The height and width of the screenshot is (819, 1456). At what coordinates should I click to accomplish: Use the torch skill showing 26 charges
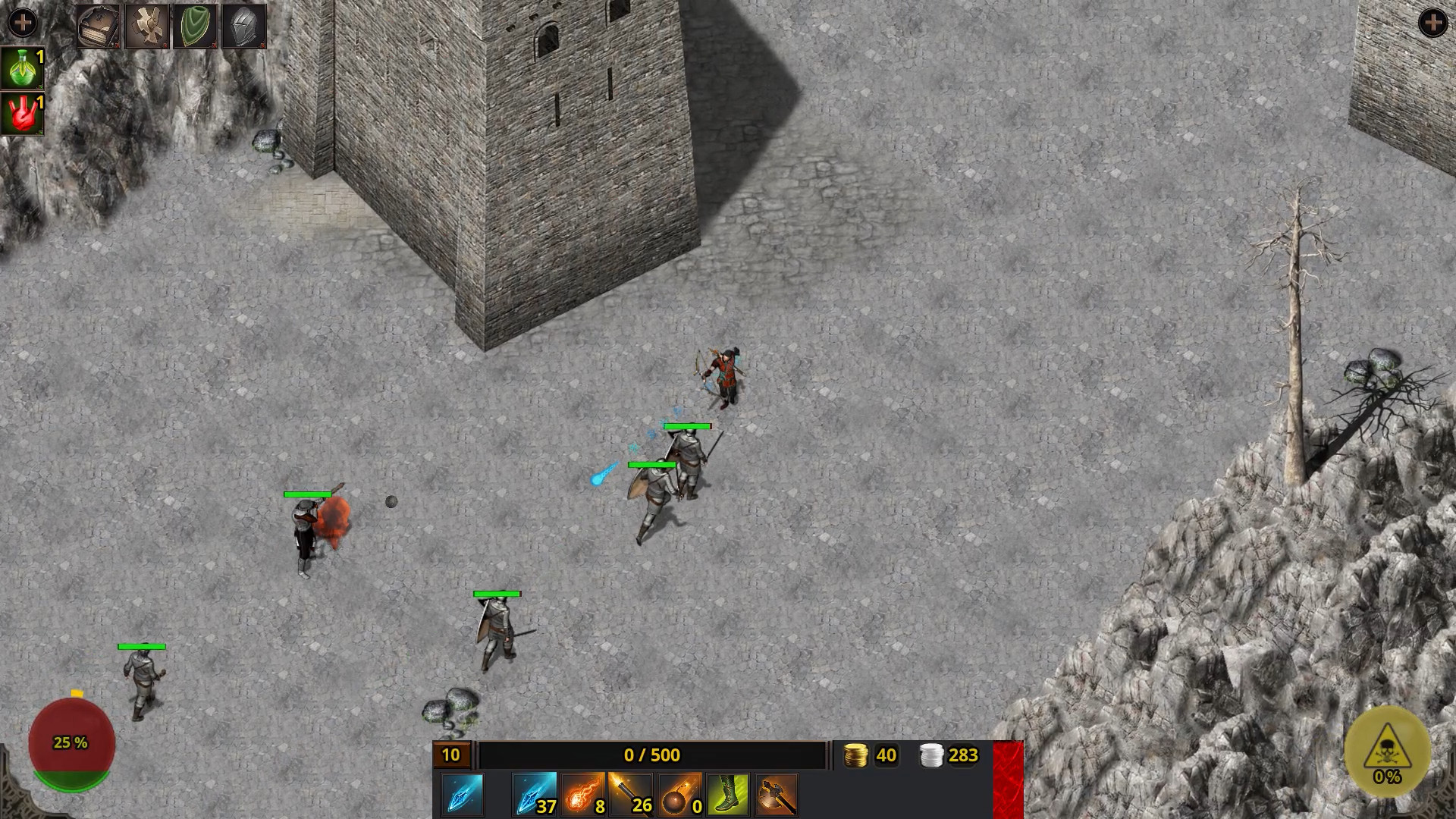click(x=631, y=793)
